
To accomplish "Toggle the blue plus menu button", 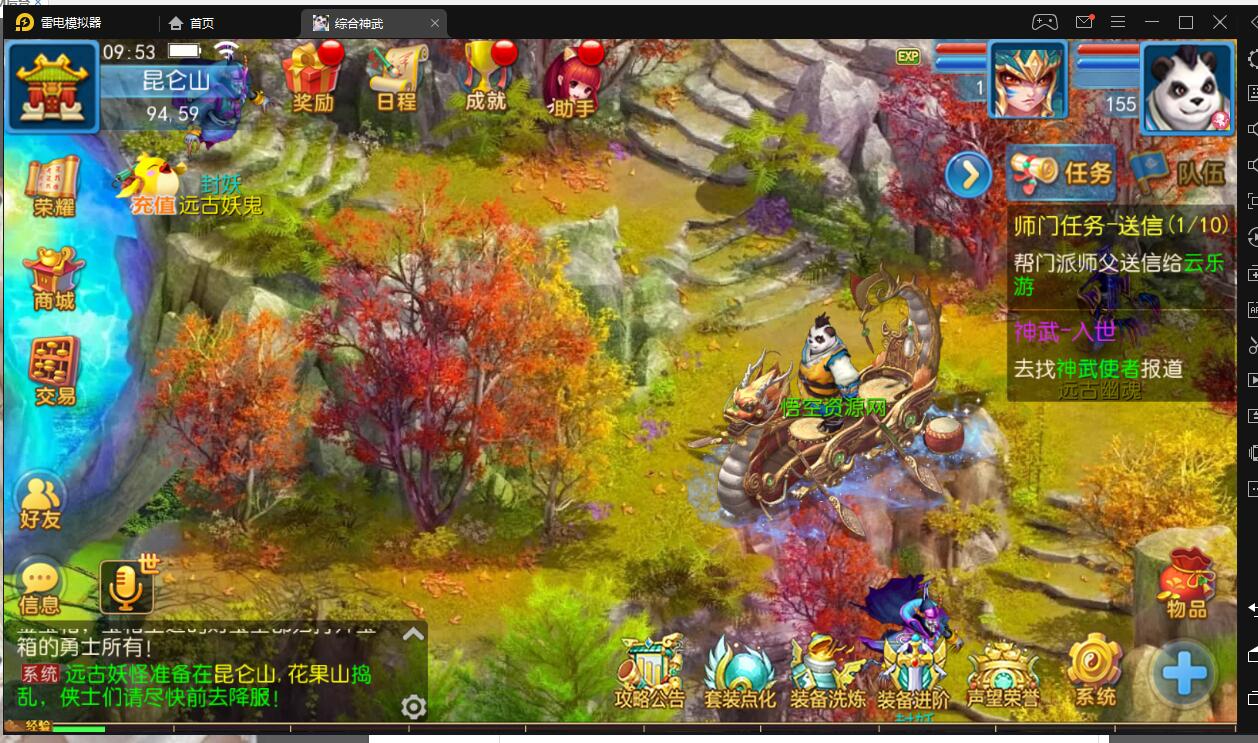I will tap(1184, 674).
